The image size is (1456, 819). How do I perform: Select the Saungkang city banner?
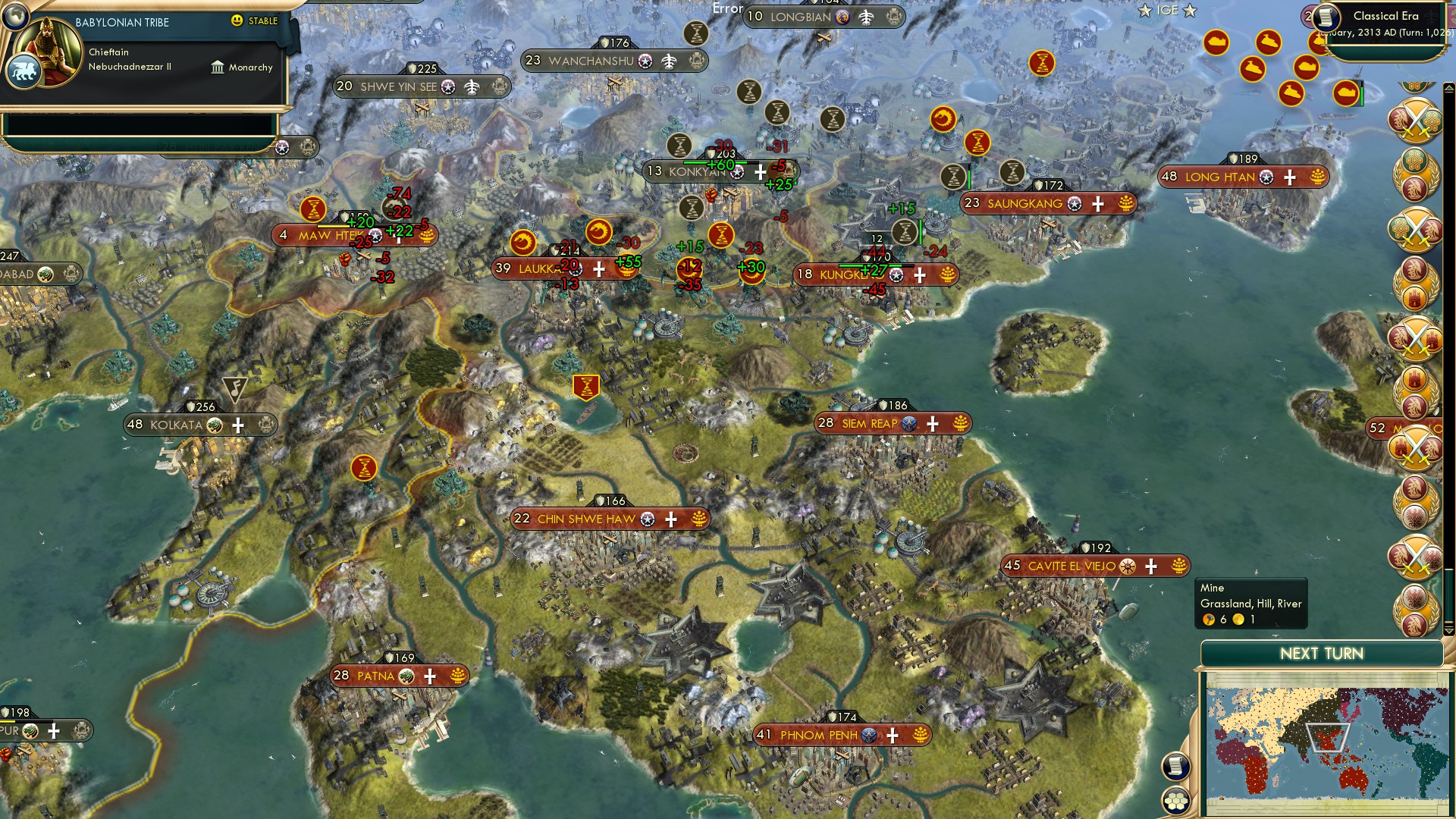coord(1025,203)
